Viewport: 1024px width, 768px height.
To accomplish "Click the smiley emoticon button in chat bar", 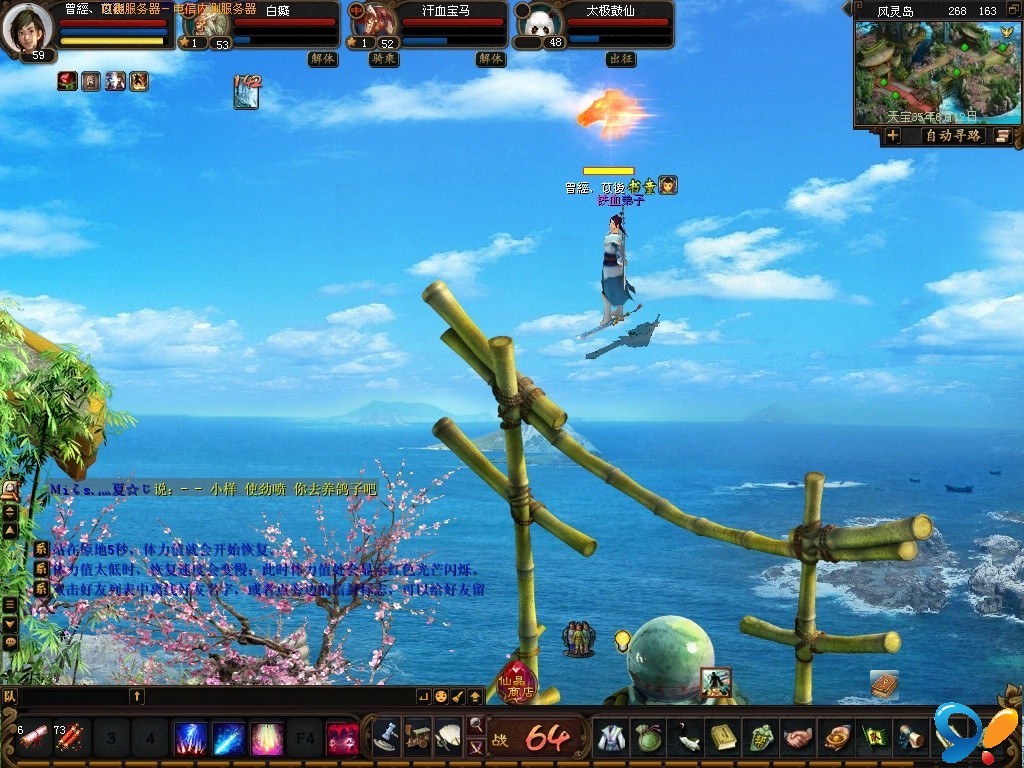I will 441,696.
